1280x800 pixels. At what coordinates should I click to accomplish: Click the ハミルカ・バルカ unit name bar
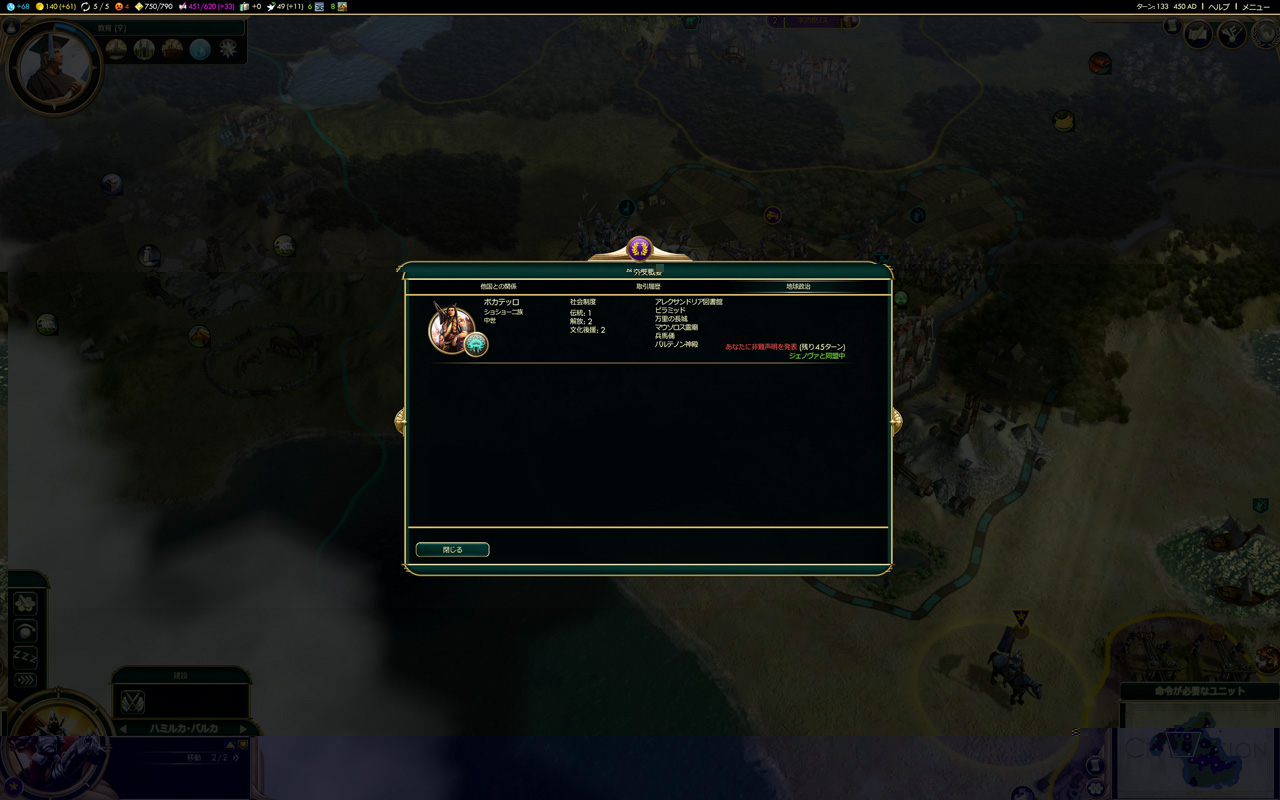coord(184,728)
